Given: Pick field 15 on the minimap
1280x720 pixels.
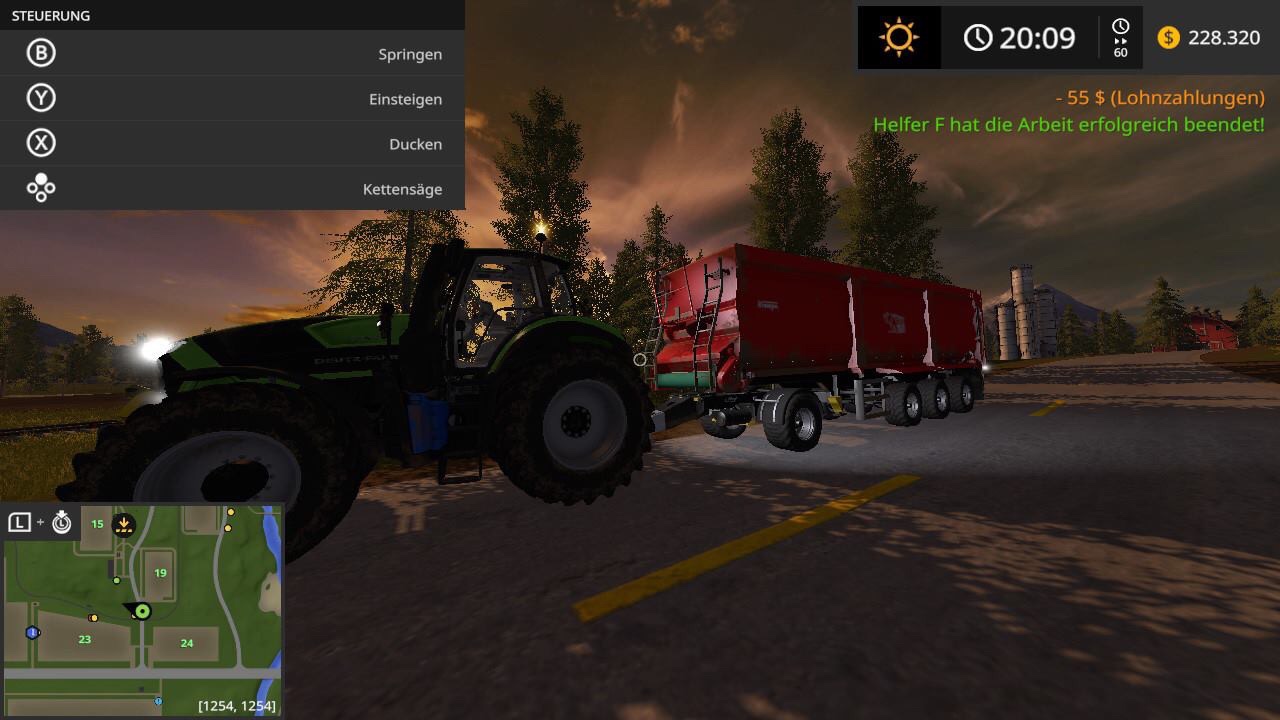Looking at the screenshot, I should point(97,524).
